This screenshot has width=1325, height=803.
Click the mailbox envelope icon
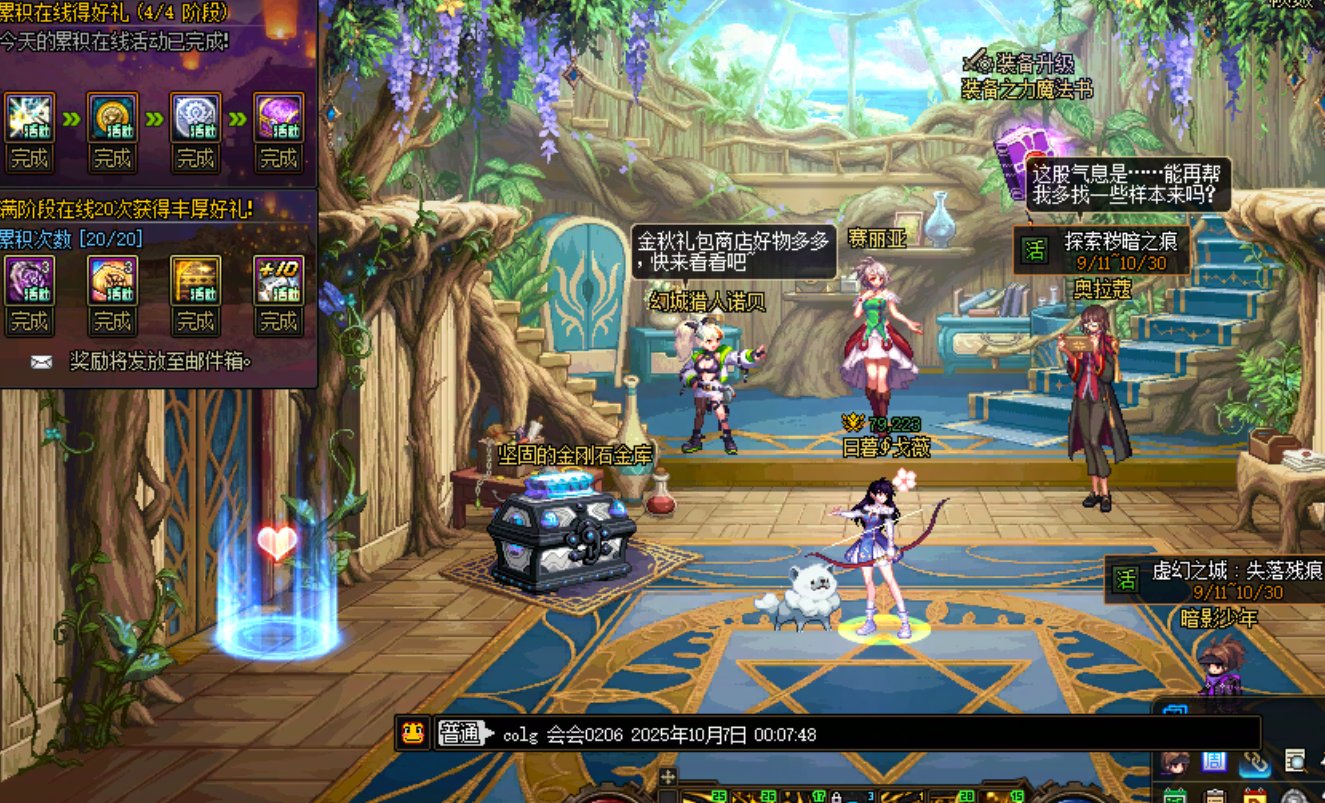41,362
